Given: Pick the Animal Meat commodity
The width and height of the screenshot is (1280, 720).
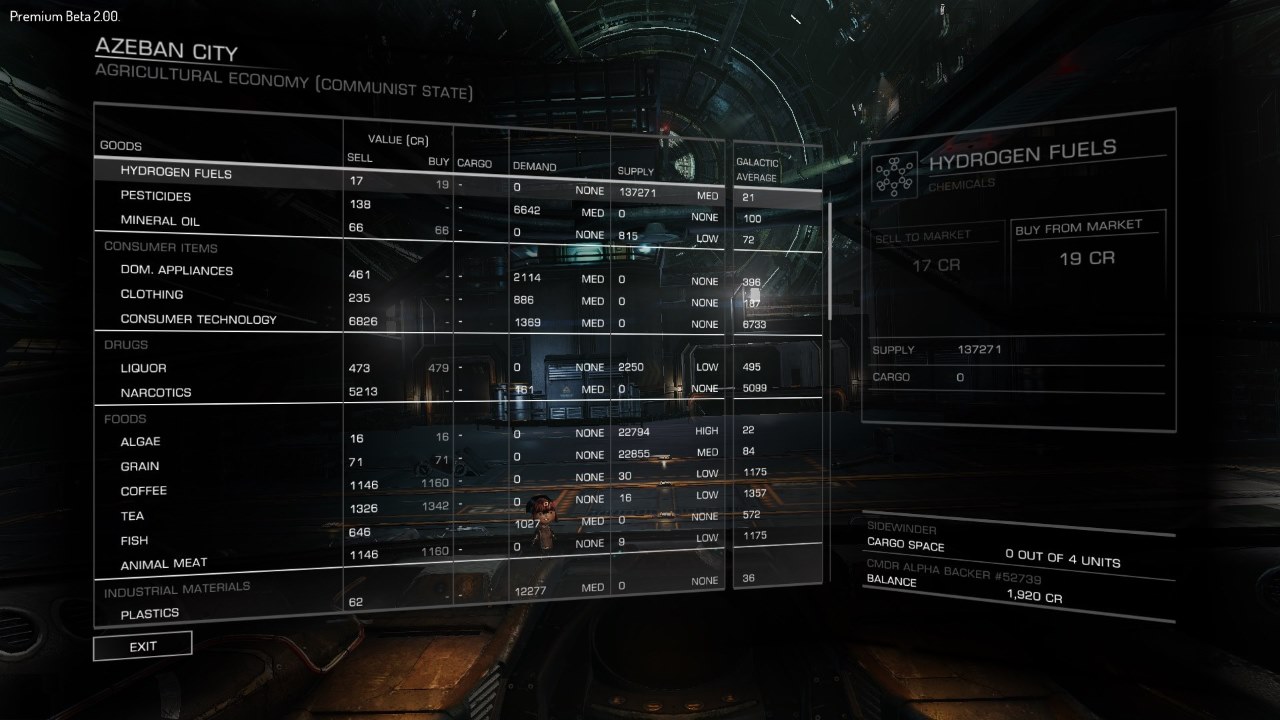Looking at the screenshot, I should tap(163, 564).
